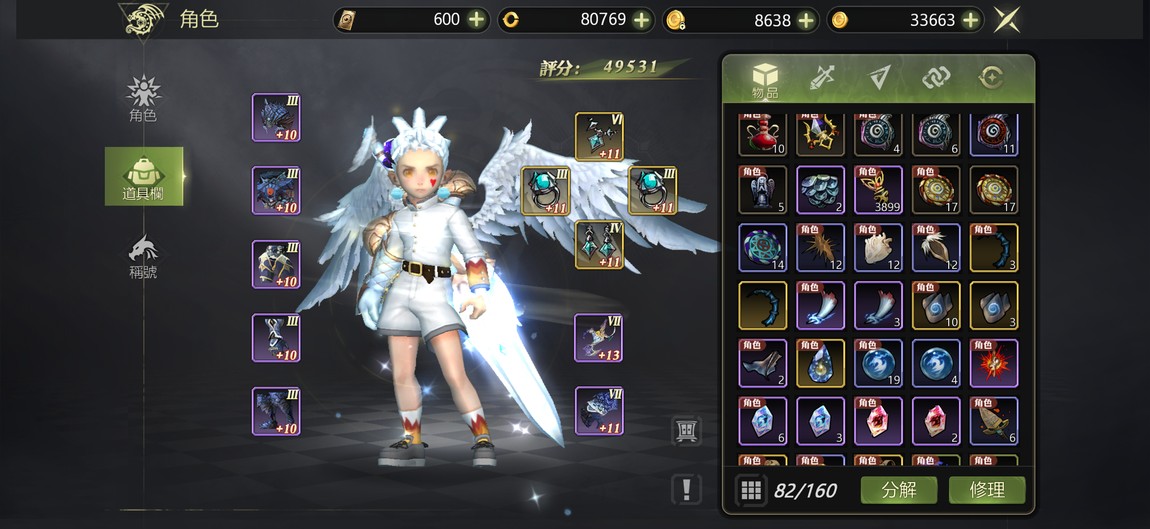Switch to the 角色 character tab
1150x529 pixels.
click(x=144, y=98)
